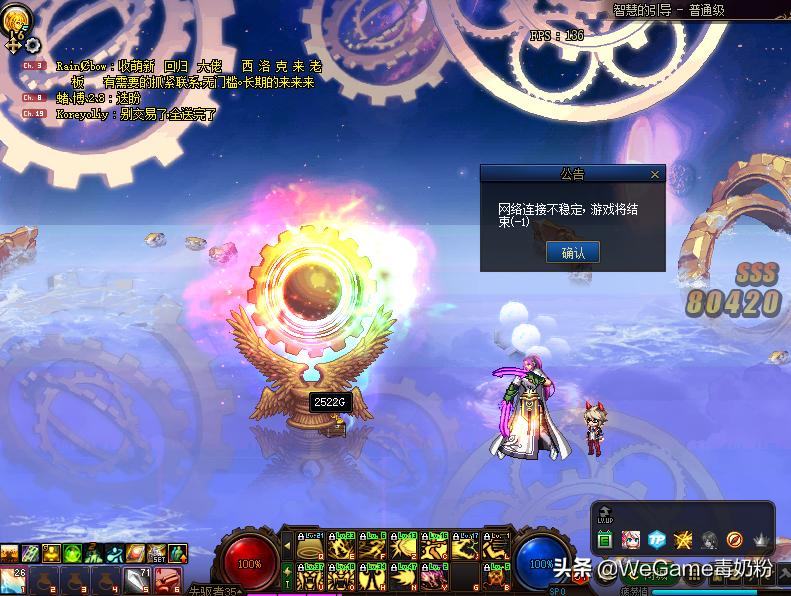The image size is (791, 596).
Task: Open the gear settings icon under the portrait
Action: coord(33,45)
